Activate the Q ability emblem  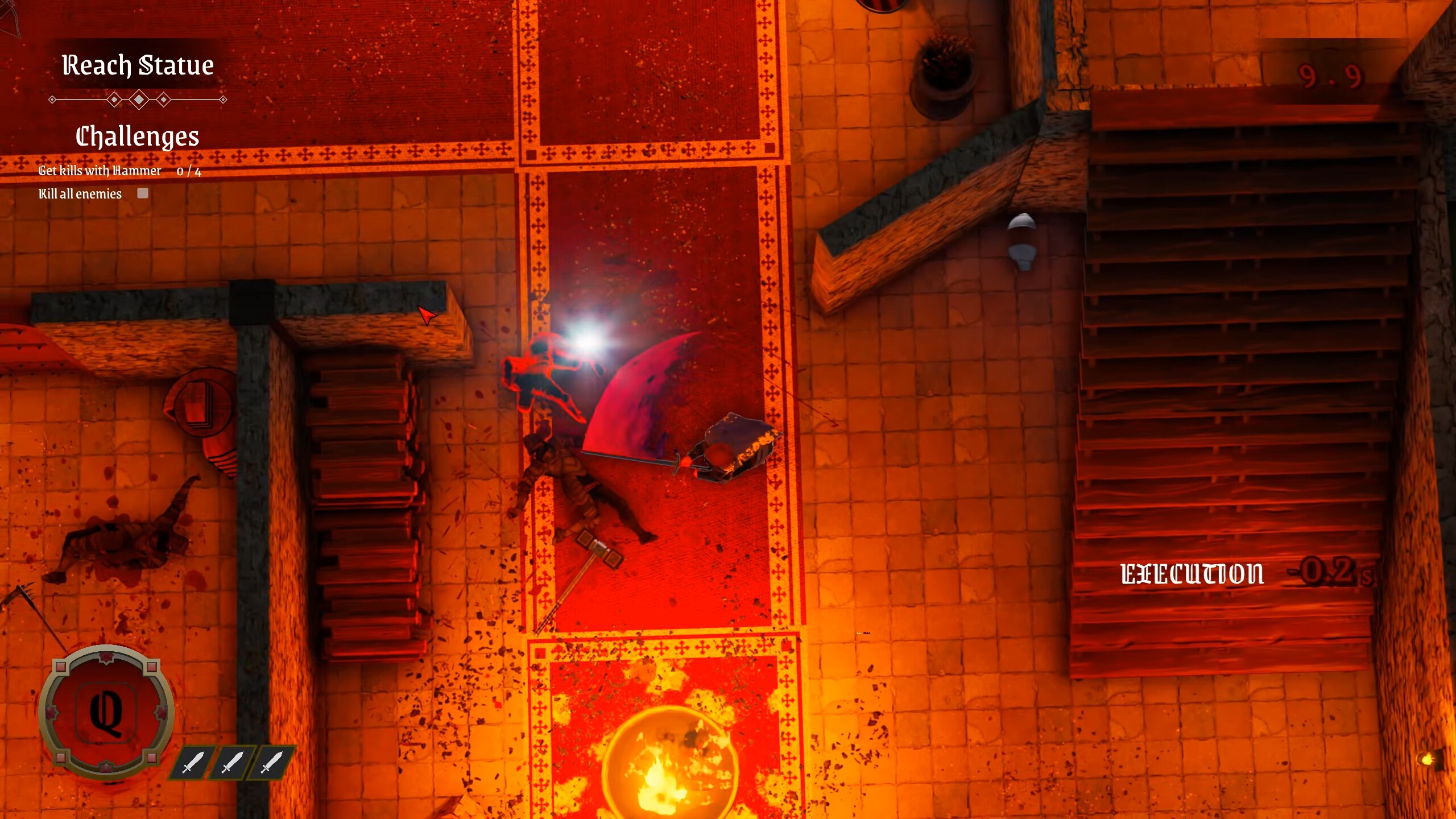tap(106, 712)
